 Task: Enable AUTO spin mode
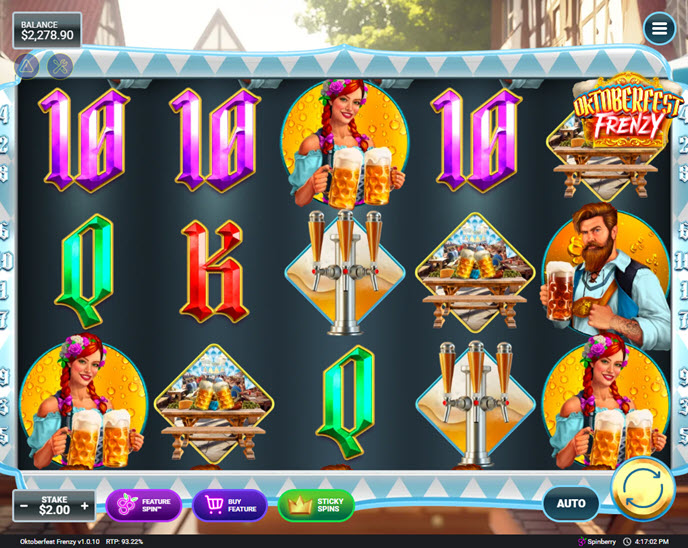coord(571,504)
